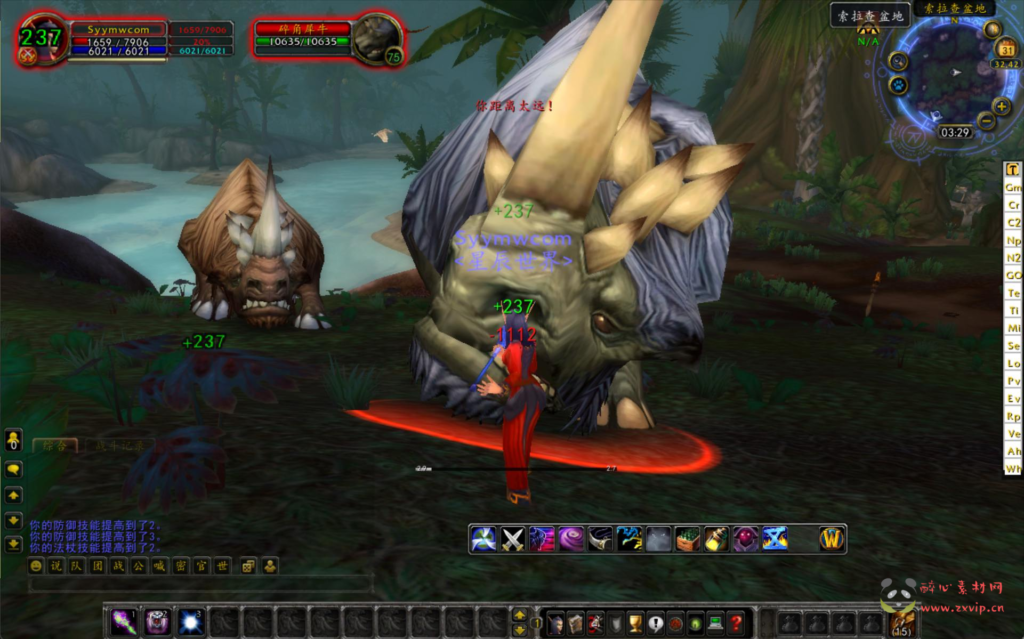Choose the Np entry in side list
Viewport: 1024px width, 639px height.
(x=1013, y=240)
